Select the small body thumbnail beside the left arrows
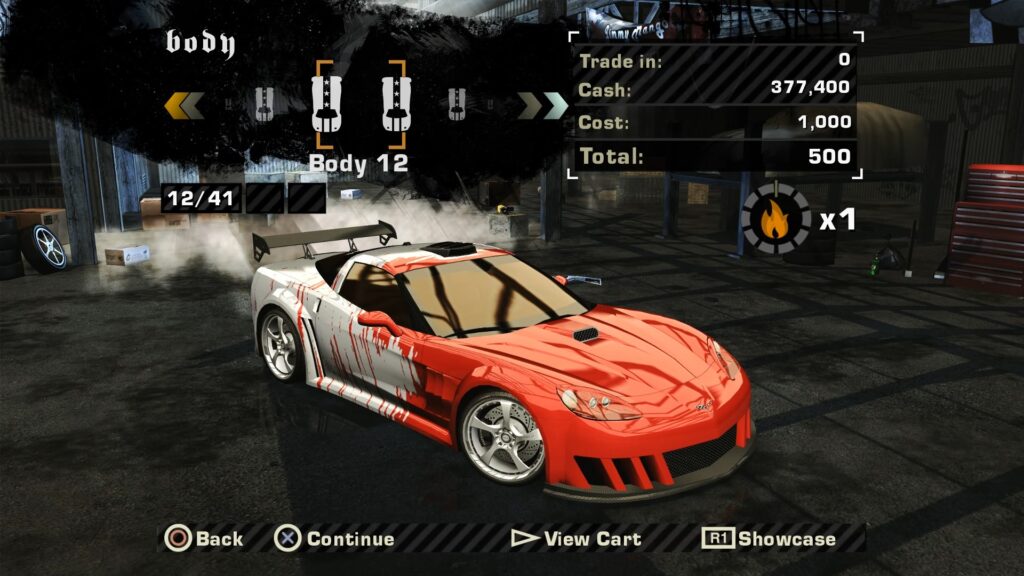The width and height of the screenshot is (1024, 576). point(264,104)
